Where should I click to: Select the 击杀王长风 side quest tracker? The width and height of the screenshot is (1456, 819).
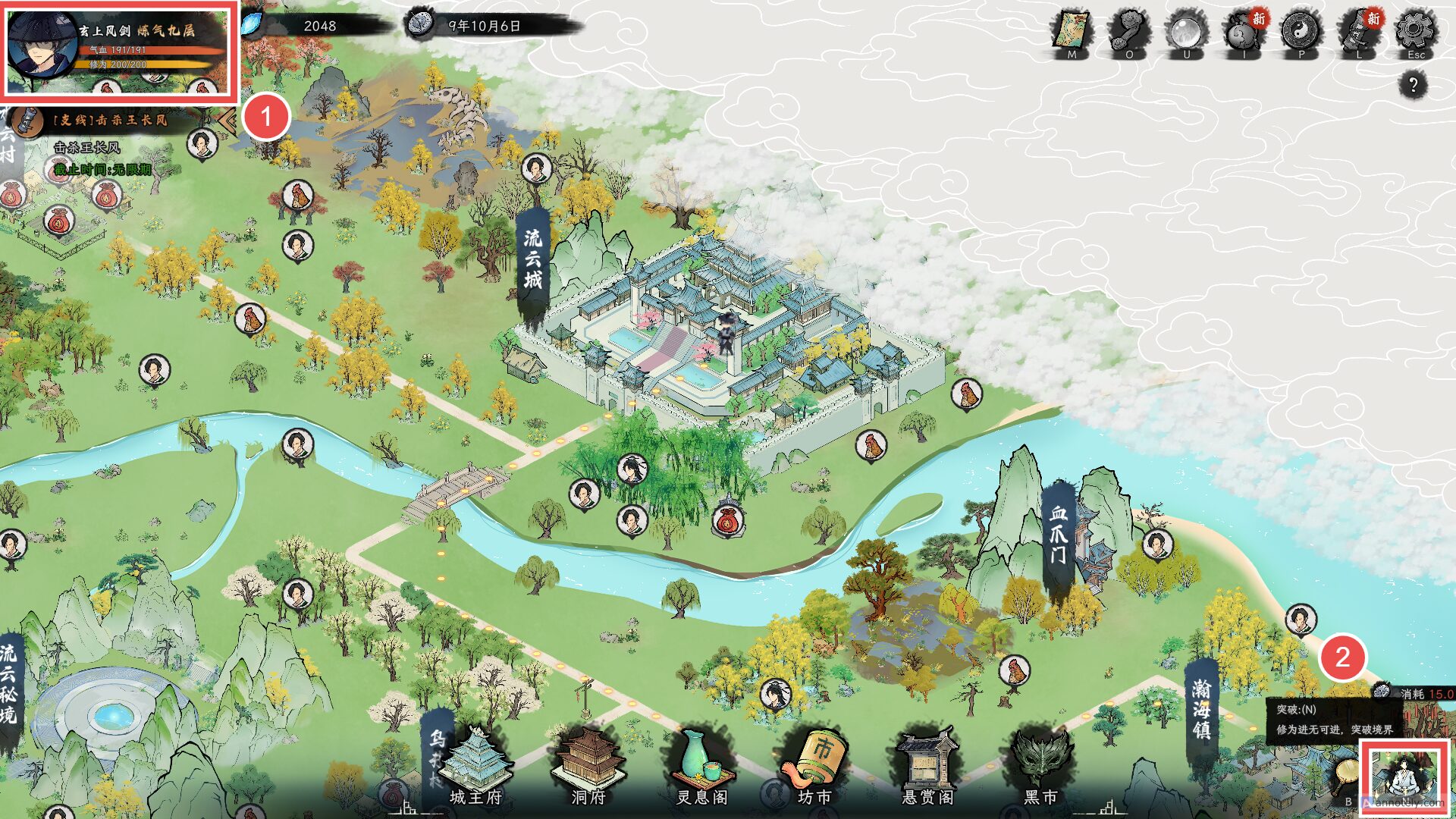tap(110, 120)
